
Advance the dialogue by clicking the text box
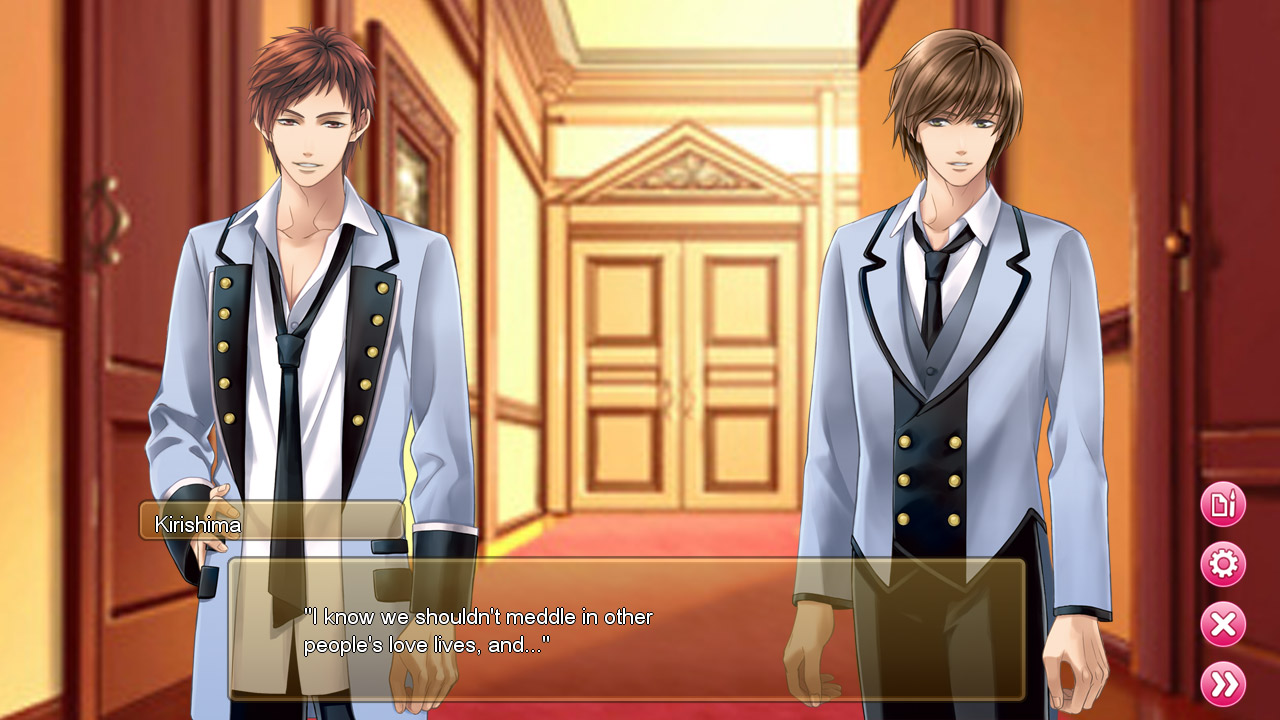tap(620, 630)
